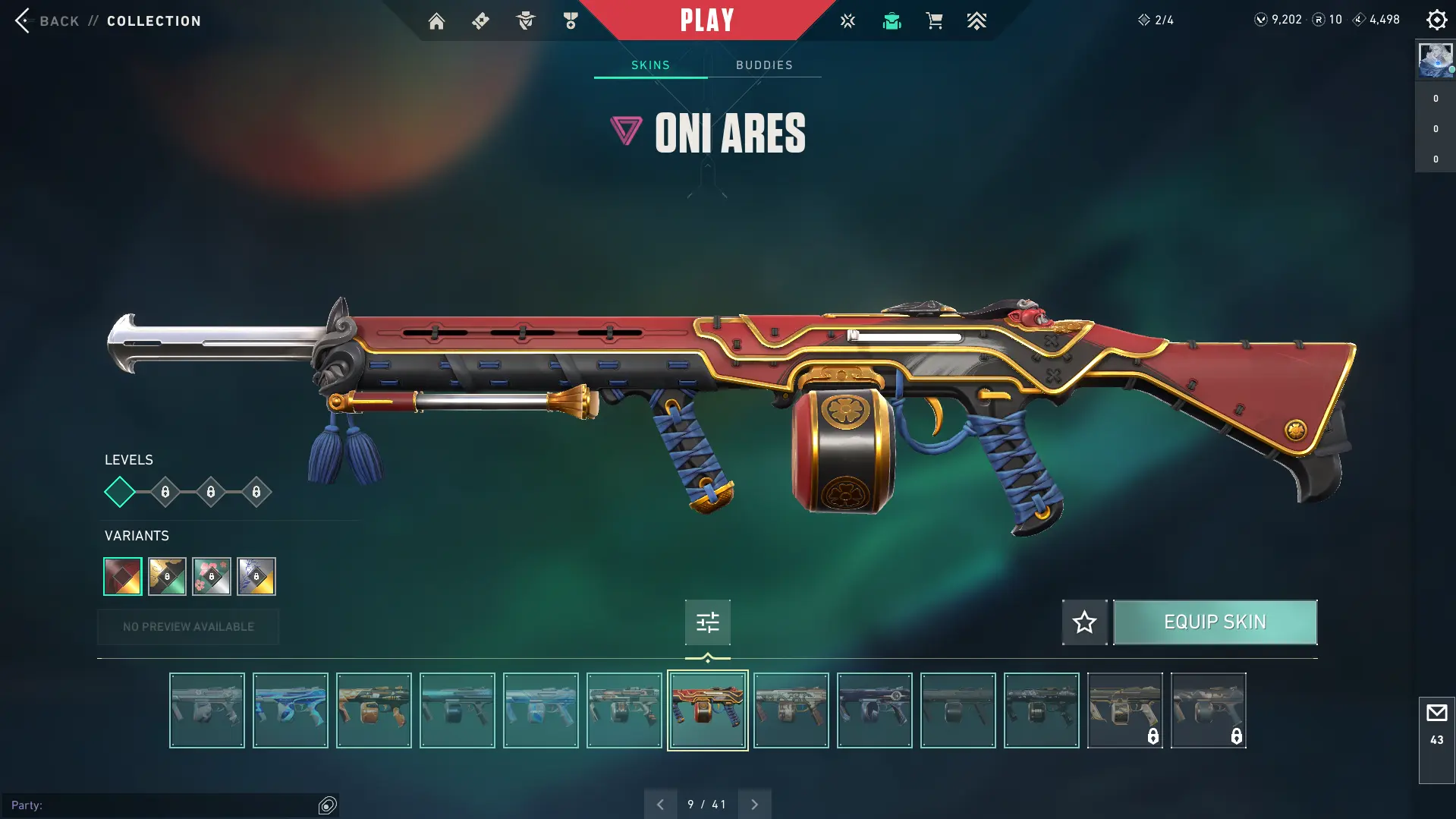Select the red Oni Ares thumbnail

(707, 710)
